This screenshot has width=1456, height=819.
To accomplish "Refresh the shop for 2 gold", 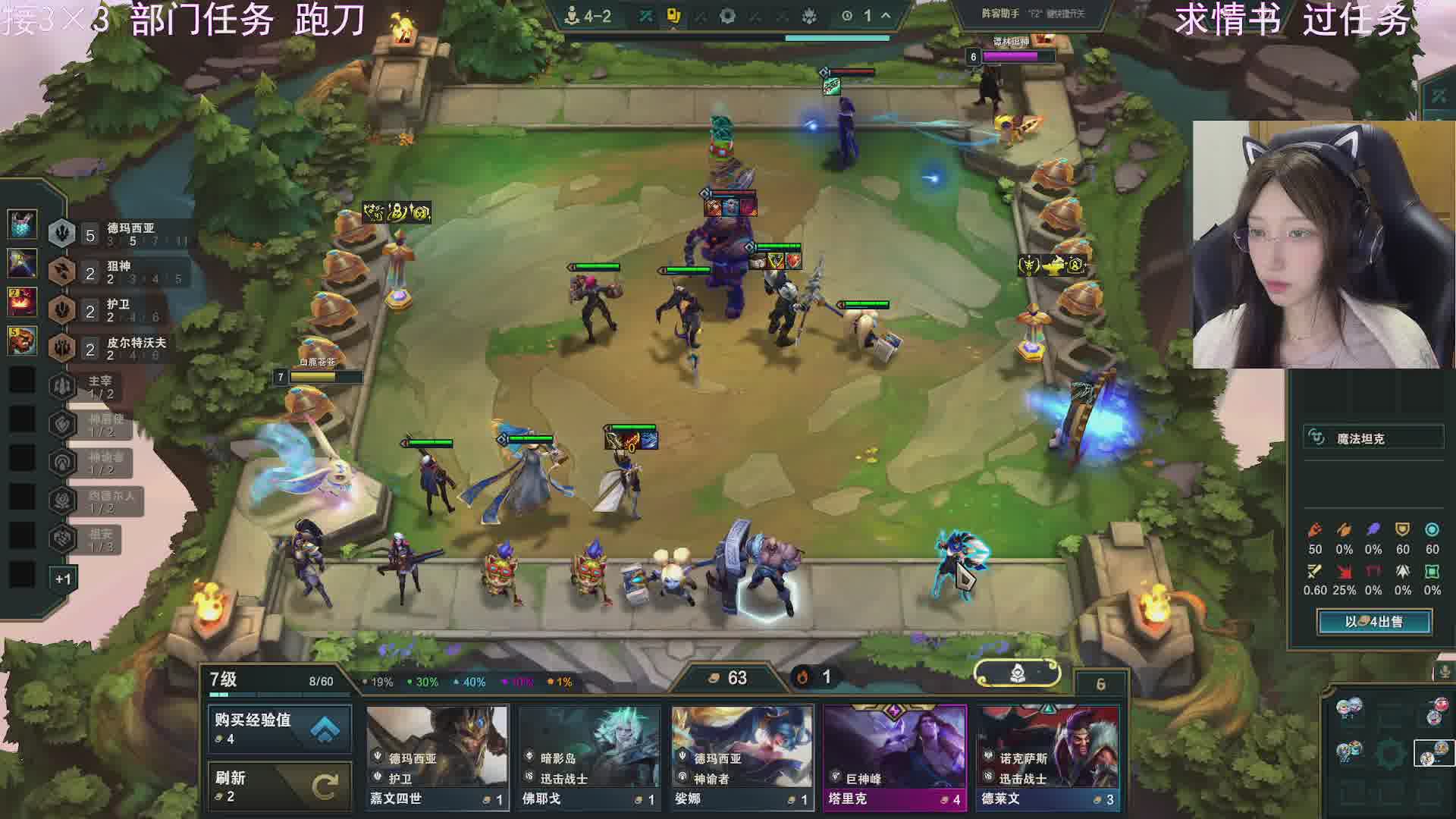I will click(279, 786).
